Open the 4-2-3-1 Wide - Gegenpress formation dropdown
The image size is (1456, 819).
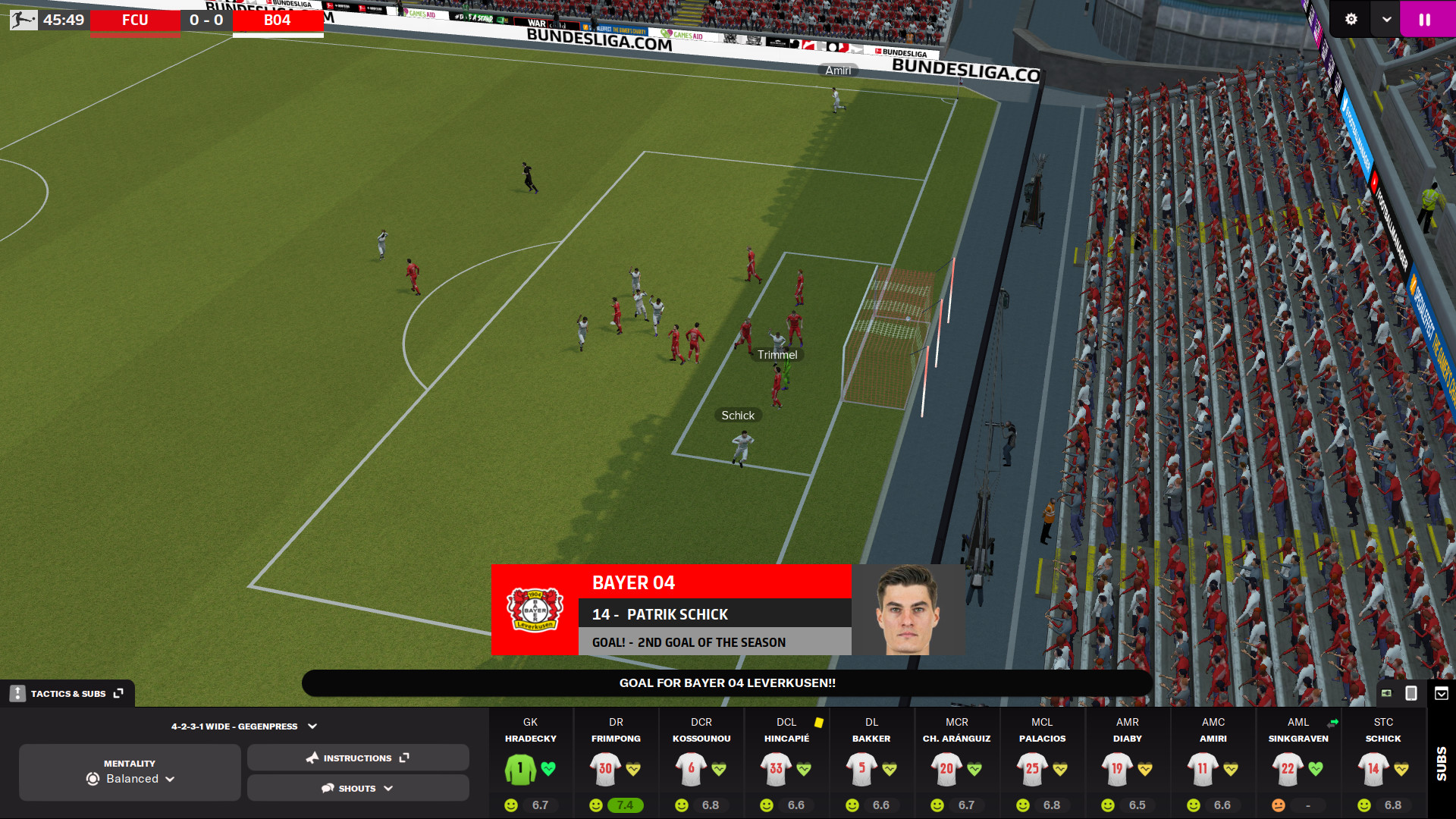click(243, 726)
